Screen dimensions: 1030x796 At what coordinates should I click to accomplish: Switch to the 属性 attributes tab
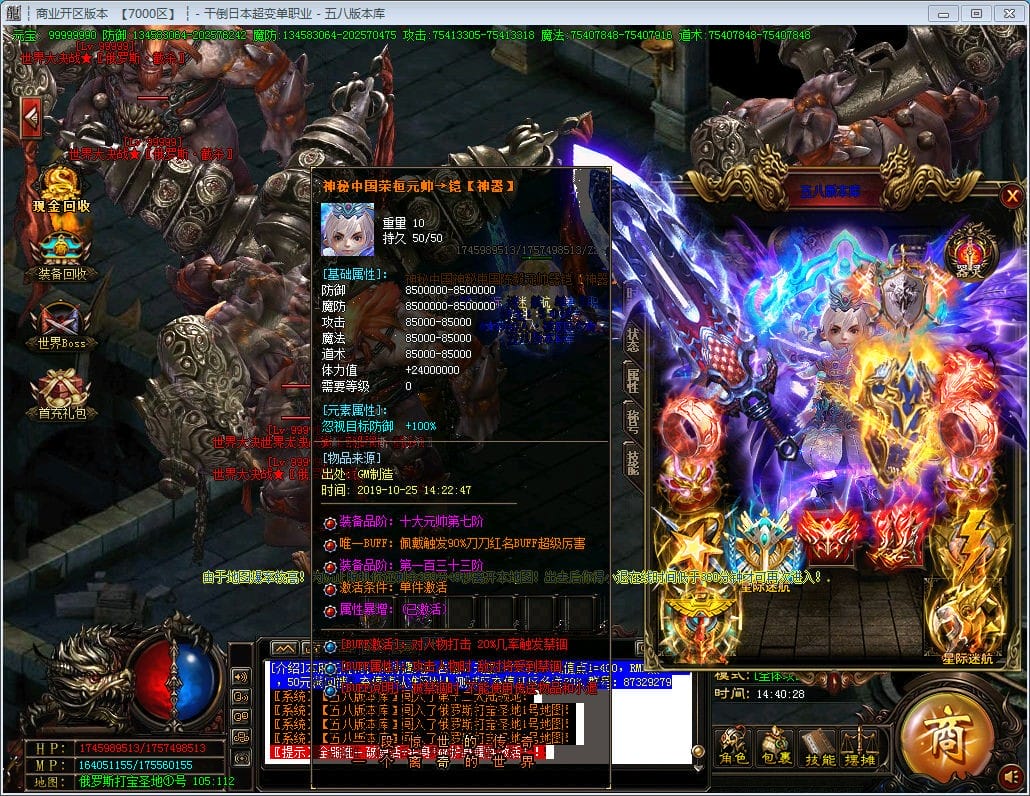[x=632, y=380]
